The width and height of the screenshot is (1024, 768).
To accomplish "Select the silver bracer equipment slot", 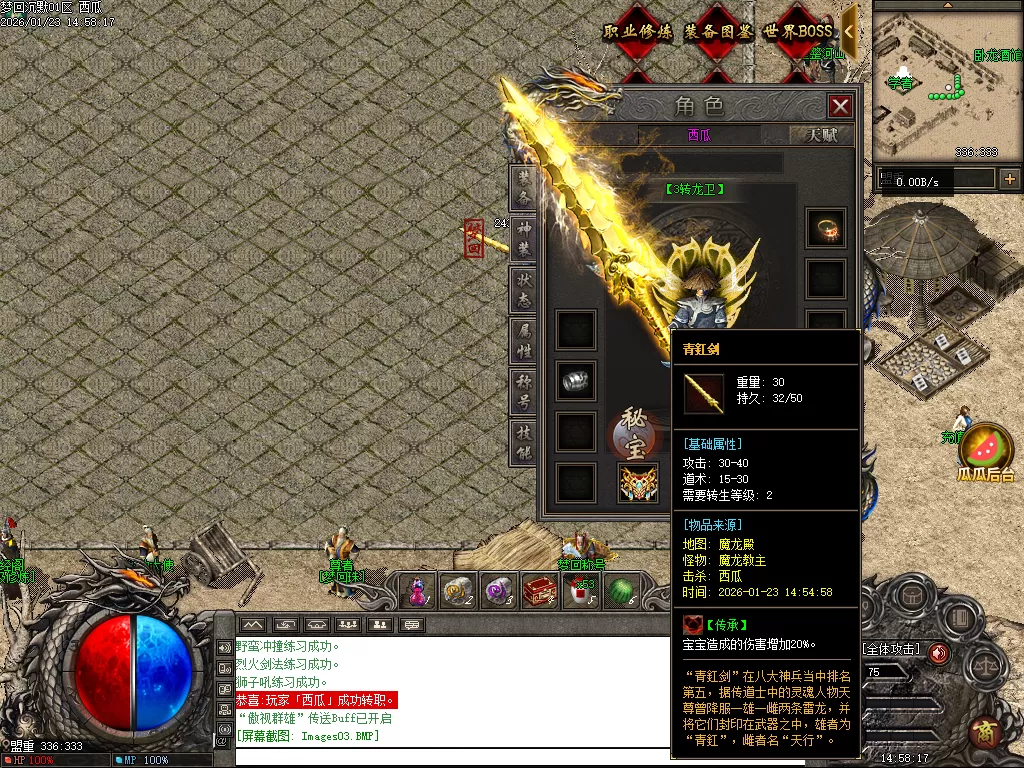I will (576, 380).
